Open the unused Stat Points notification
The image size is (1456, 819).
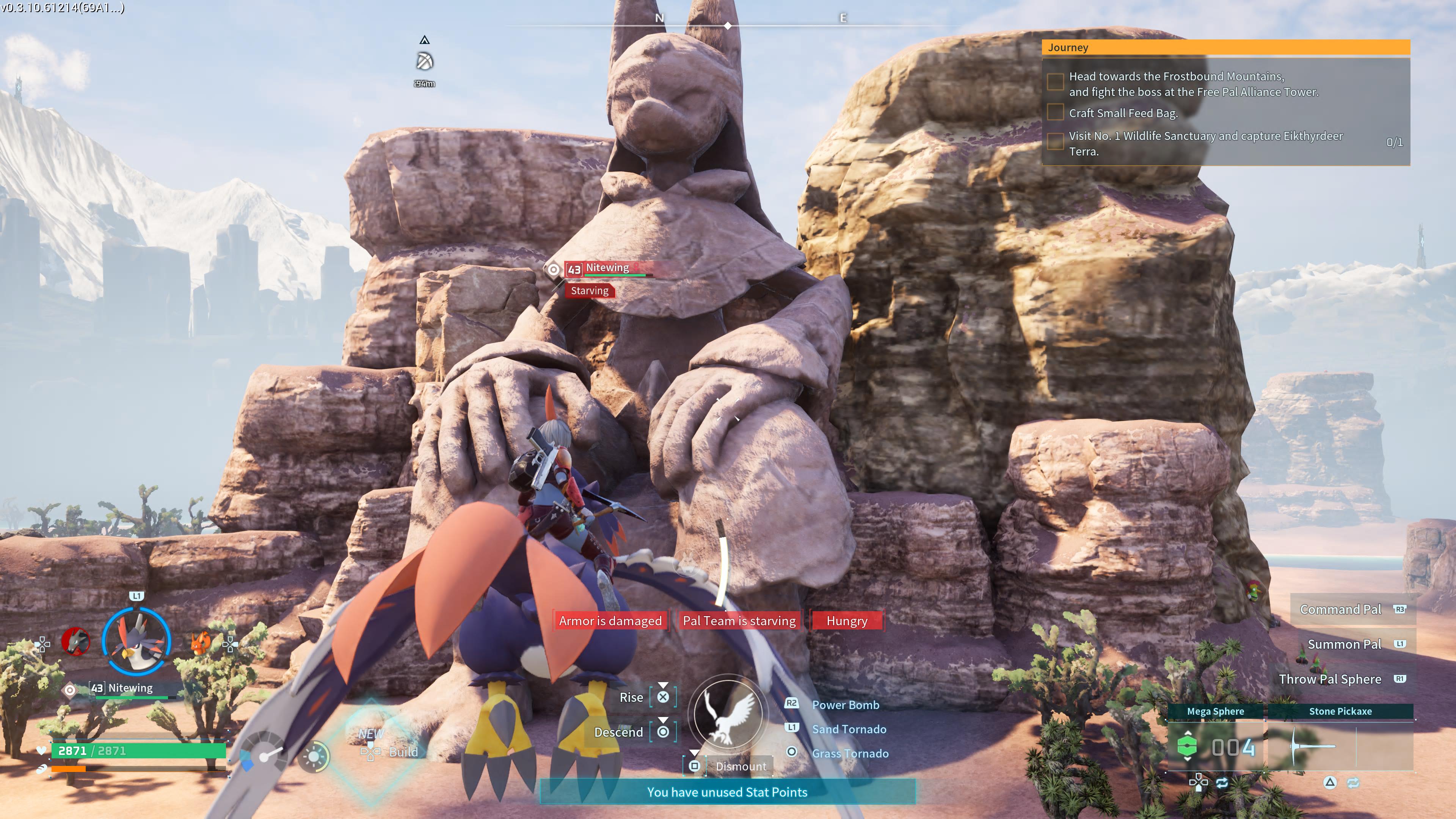(x=727, y=792)
